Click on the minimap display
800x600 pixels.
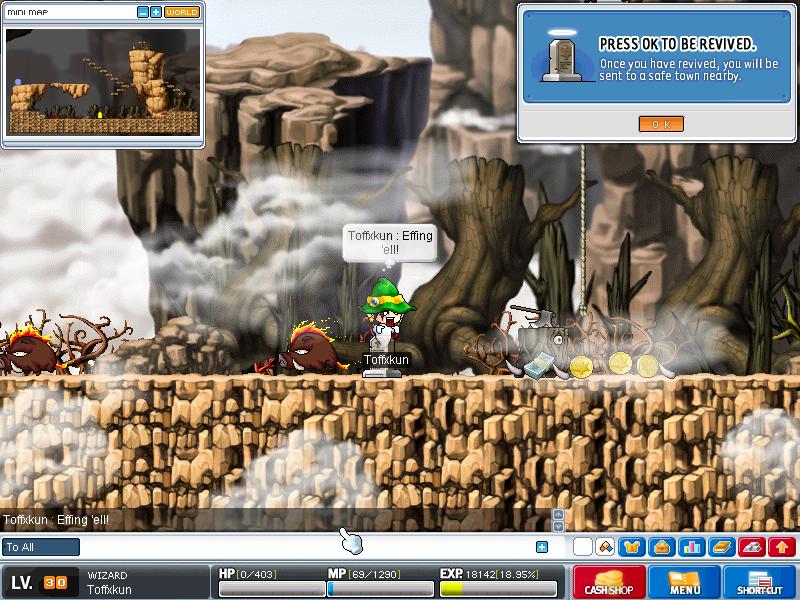(x=102, y=82)
